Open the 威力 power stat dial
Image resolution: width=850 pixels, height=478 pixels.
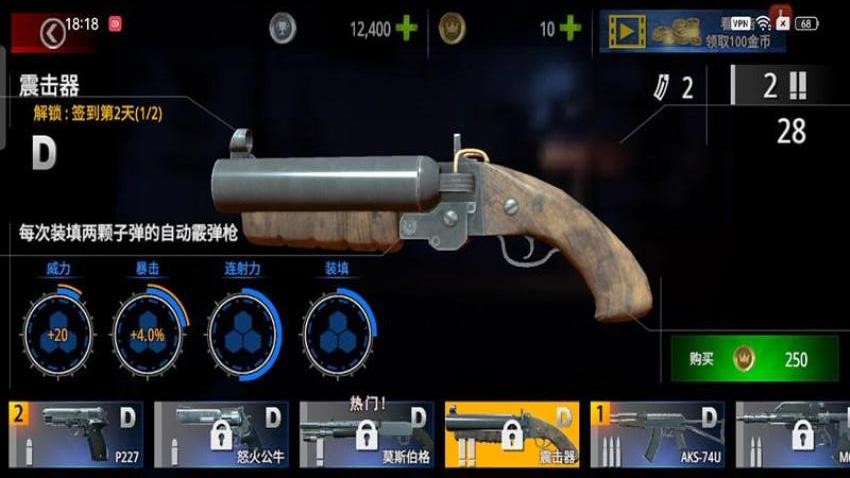[57, 333]
